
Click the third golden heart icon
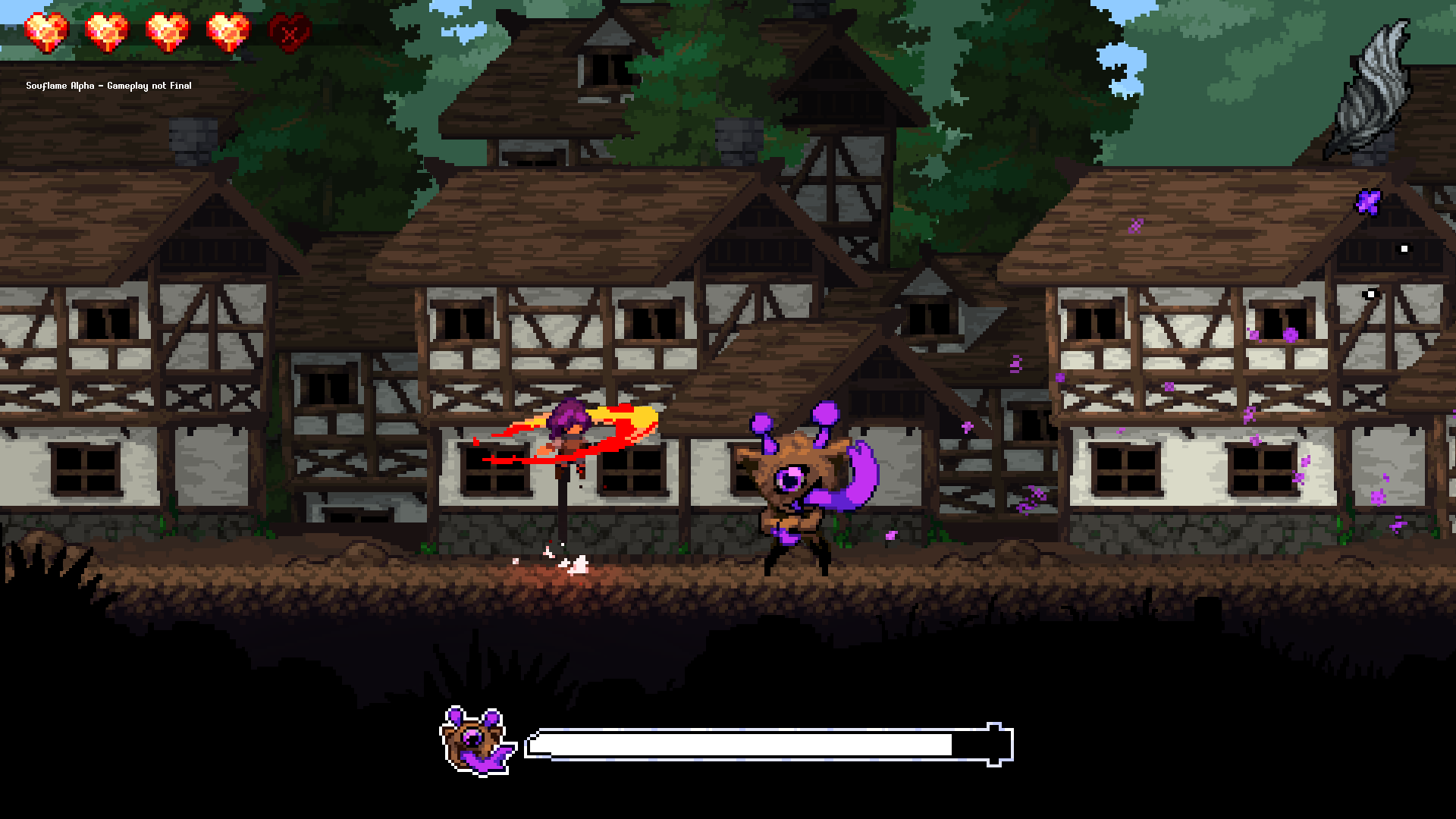pyautogui.click(x=165, y=30)
